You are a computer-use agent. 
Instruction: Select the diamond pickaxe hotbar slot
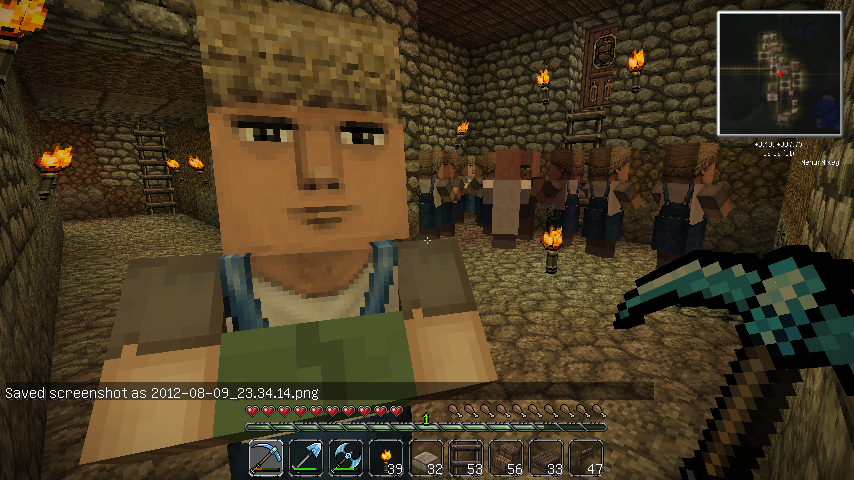tap(267, 458)
